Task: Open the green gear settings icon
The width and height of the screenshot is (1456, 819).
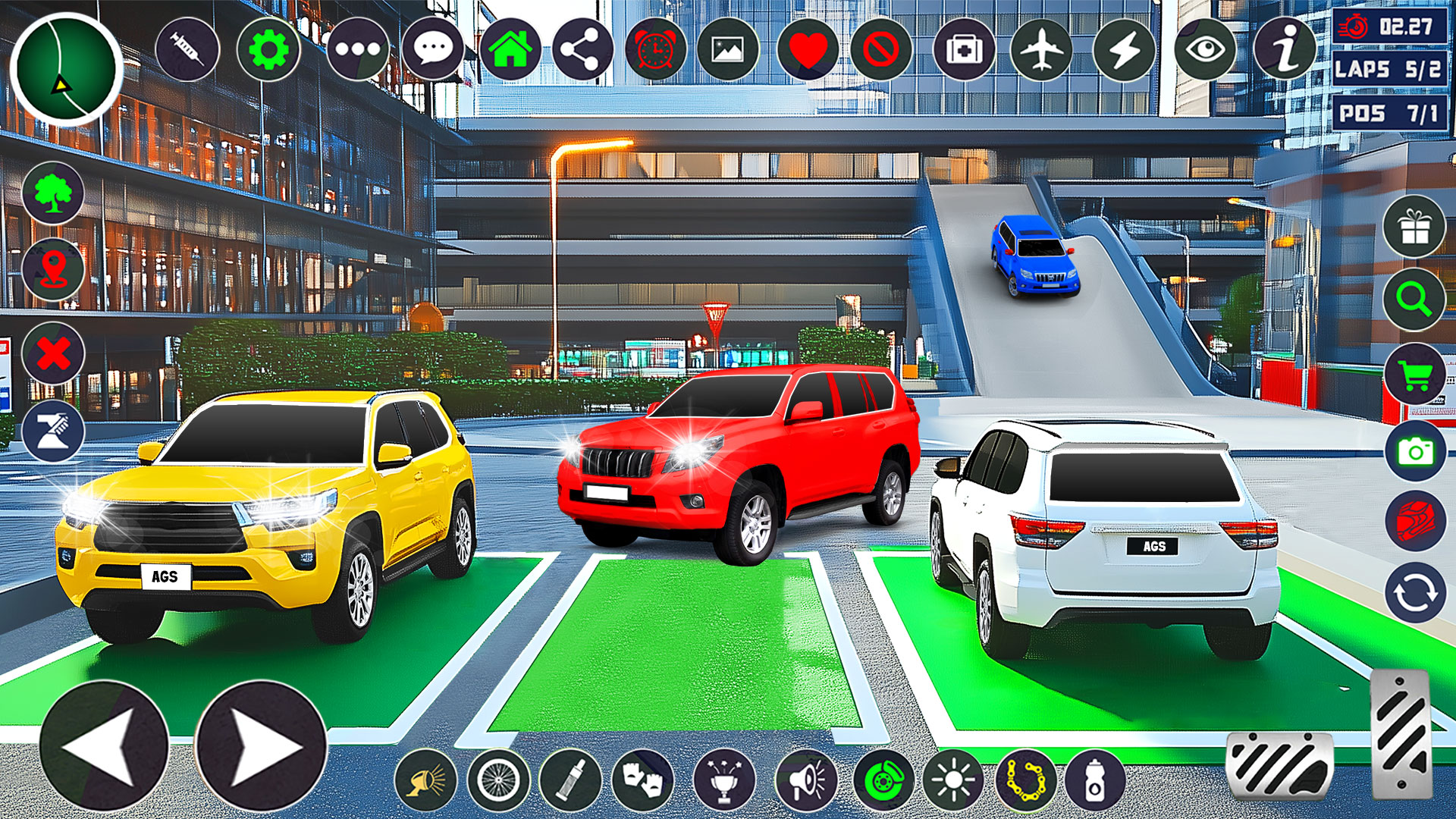Action: (x=268, y=50)
